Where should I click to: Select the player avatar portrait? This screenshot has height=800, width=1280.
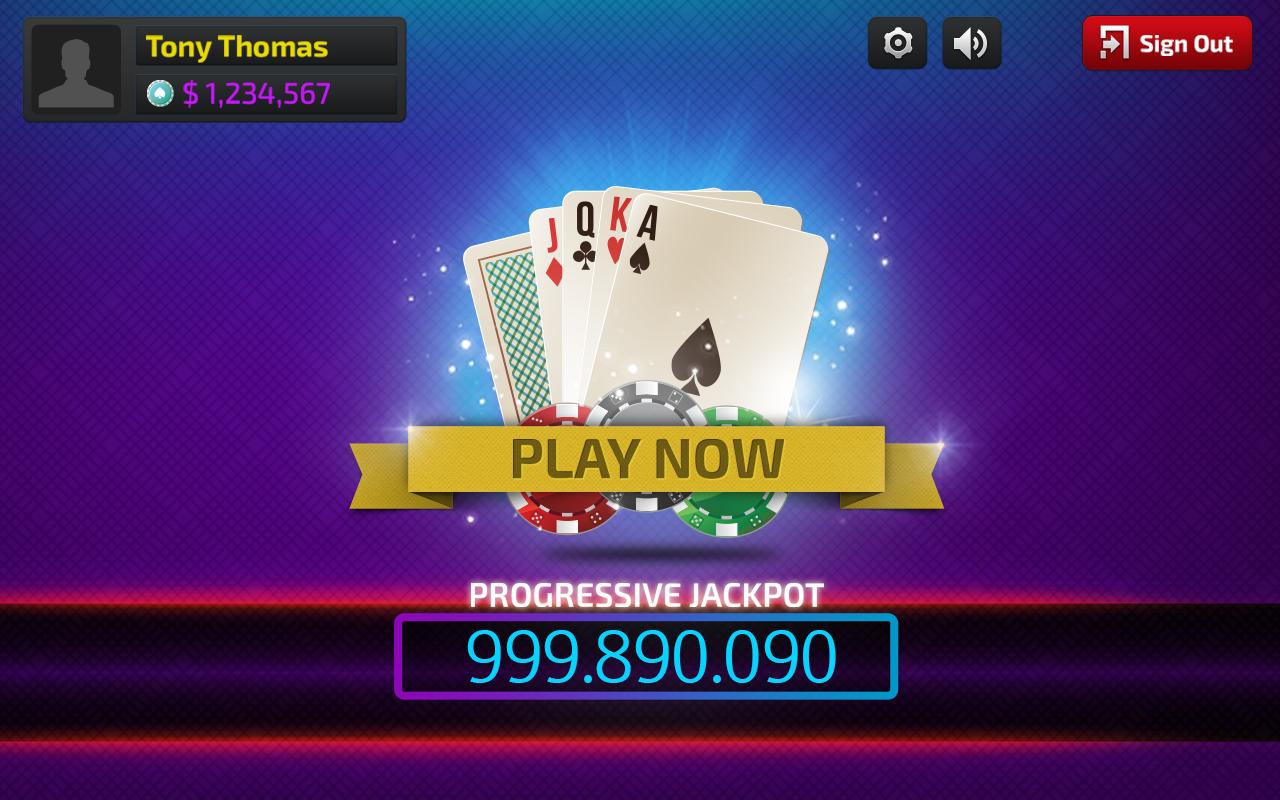click(x=76, y=70)
